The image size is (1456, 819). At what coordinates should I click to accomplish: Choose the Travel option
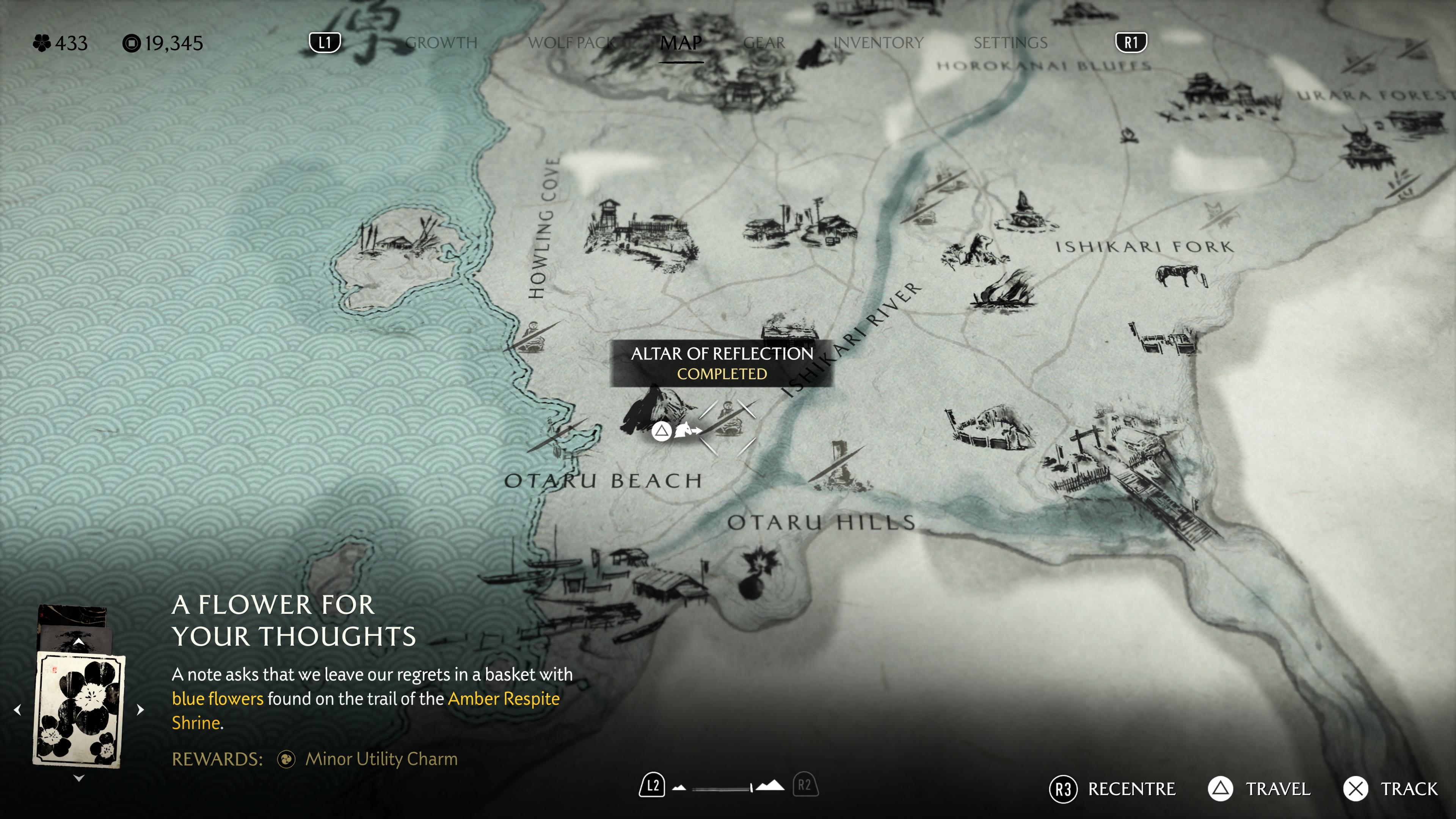click(x=1259, y=789)
